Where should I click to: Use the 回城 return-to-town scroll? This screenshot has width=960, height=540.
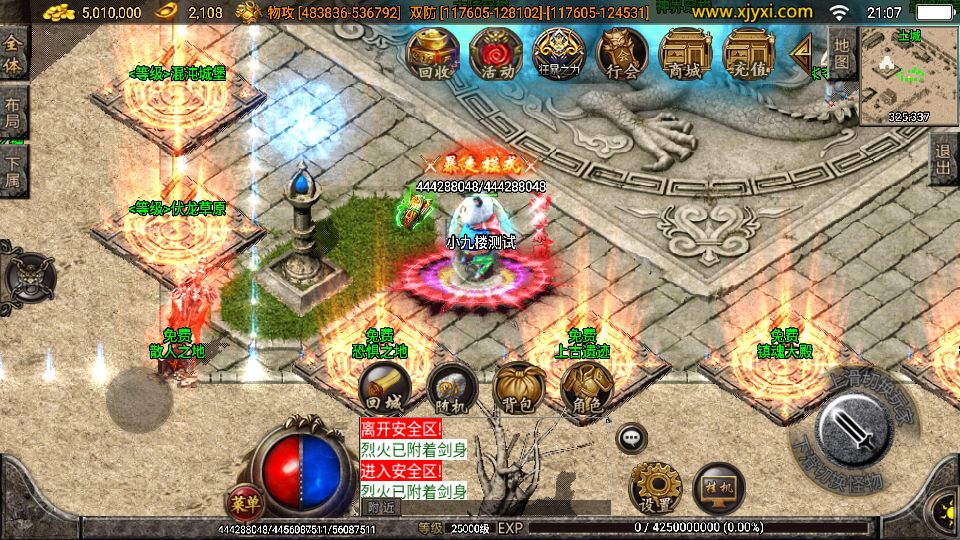[385, 388]
